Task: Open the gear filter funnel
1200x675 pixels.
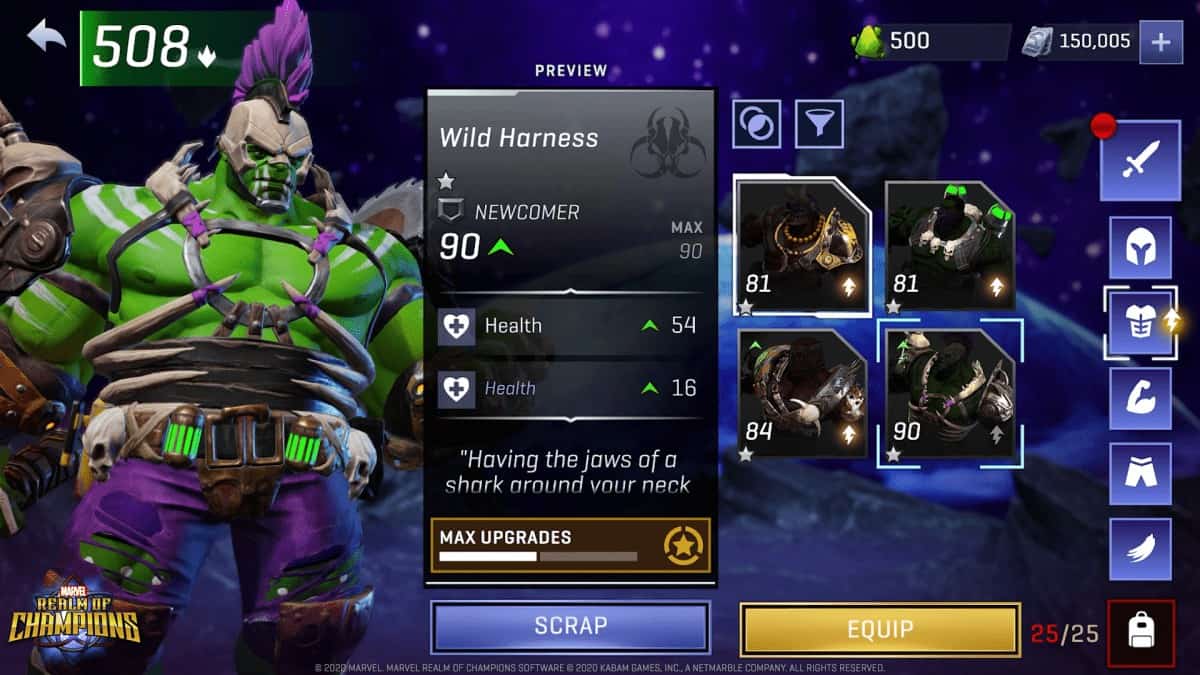Action: click(x=819, y=124)
